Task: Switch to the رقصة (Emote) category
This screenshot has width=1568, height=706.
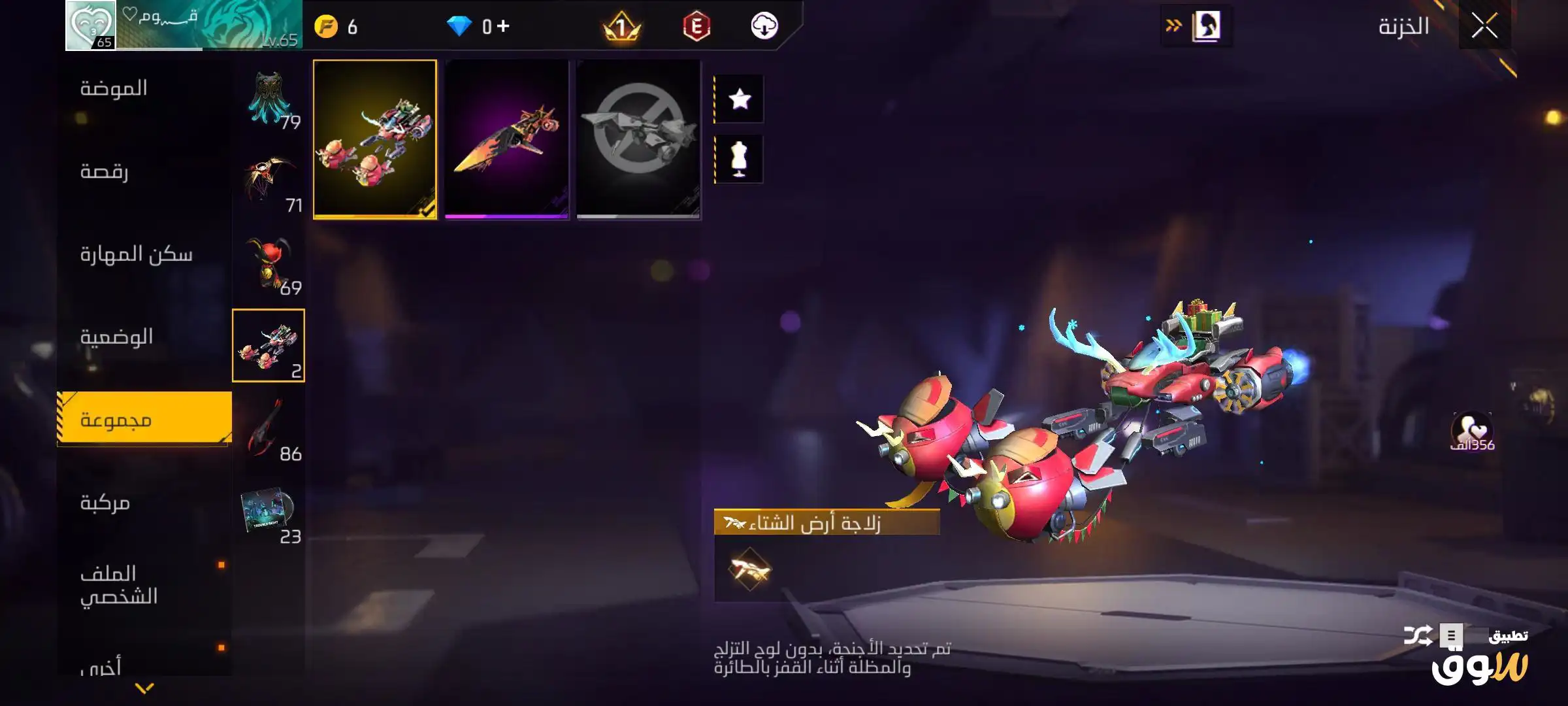Action: pyautogui.click(x=105, y=171)
